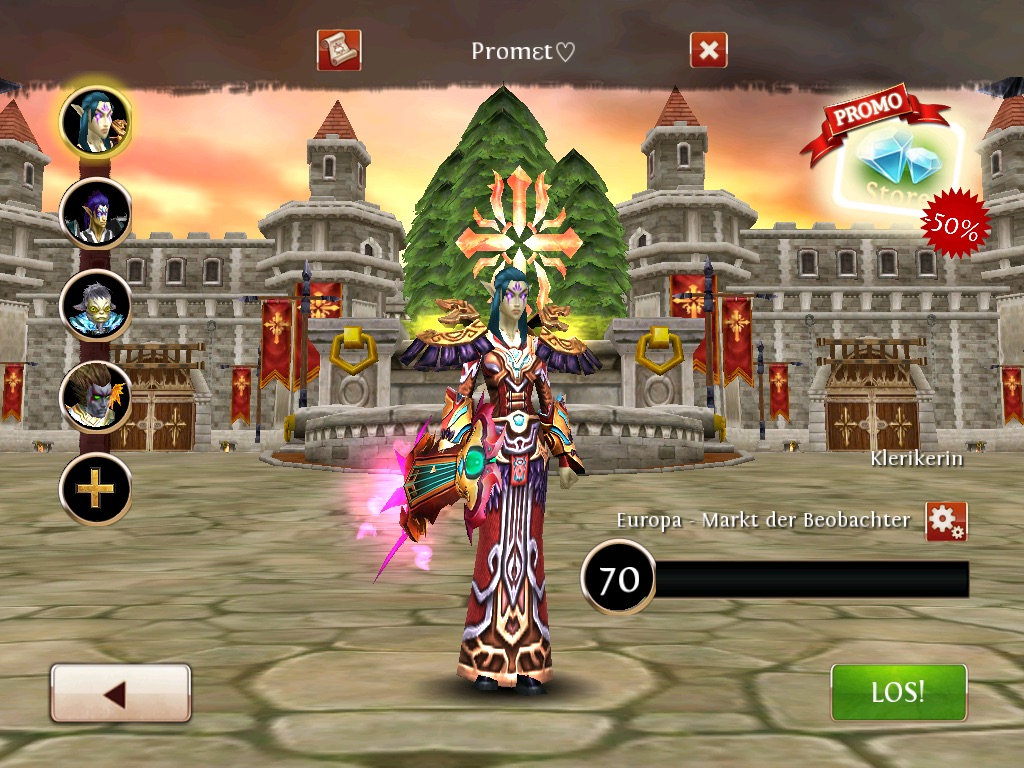Open server settings via the gear icon
Viewport: 1024px width, 768px height.
(945, 521)
